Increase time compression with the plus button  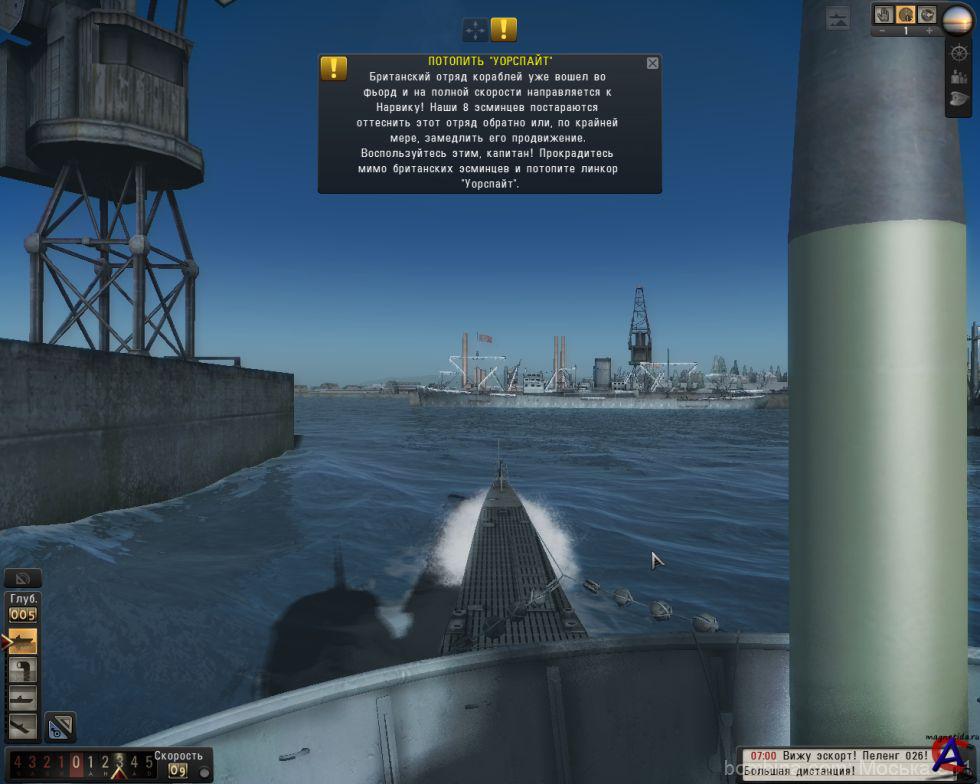pyautogui.click(x=929, y=32)
